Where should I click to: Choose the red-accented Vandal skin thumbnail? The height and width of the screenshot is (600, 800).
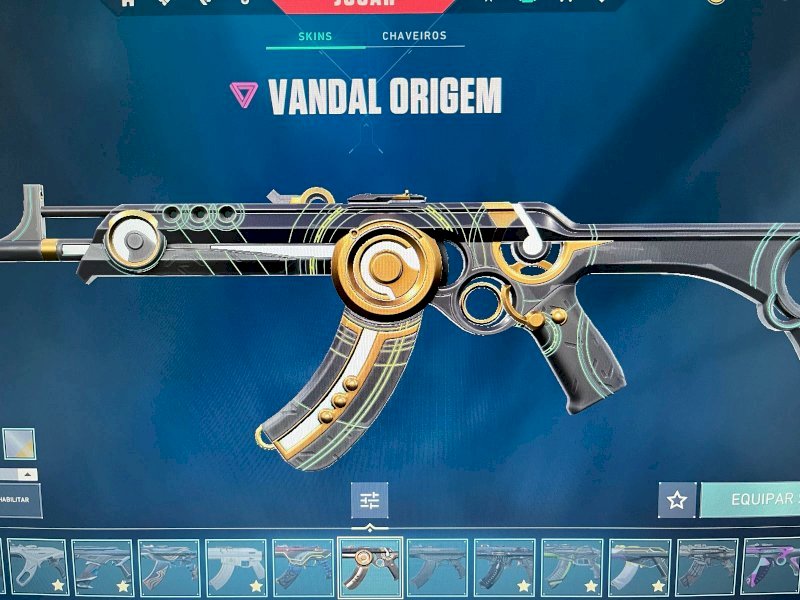tap(303, 567)
